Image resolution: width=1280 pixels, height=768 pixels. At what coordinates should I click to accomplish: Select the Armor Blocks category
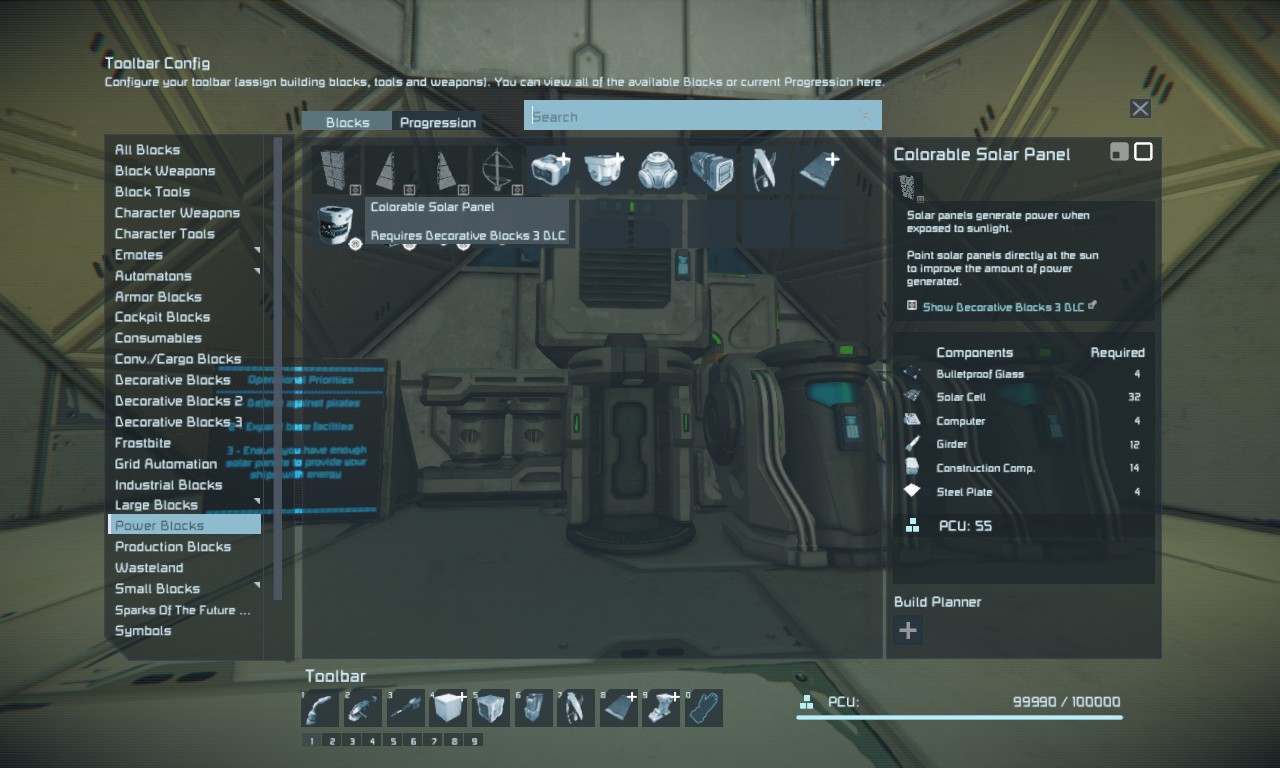[x=158, y=297]
